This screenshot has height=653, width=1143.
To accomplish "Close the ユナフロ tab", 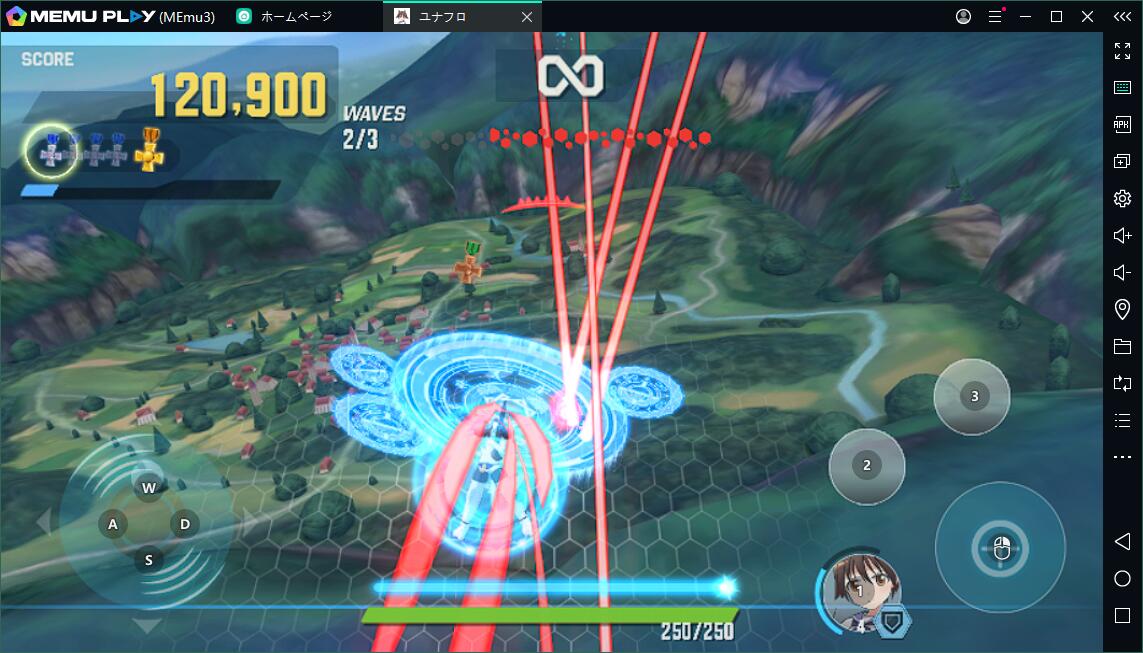I will click(528, 17).
